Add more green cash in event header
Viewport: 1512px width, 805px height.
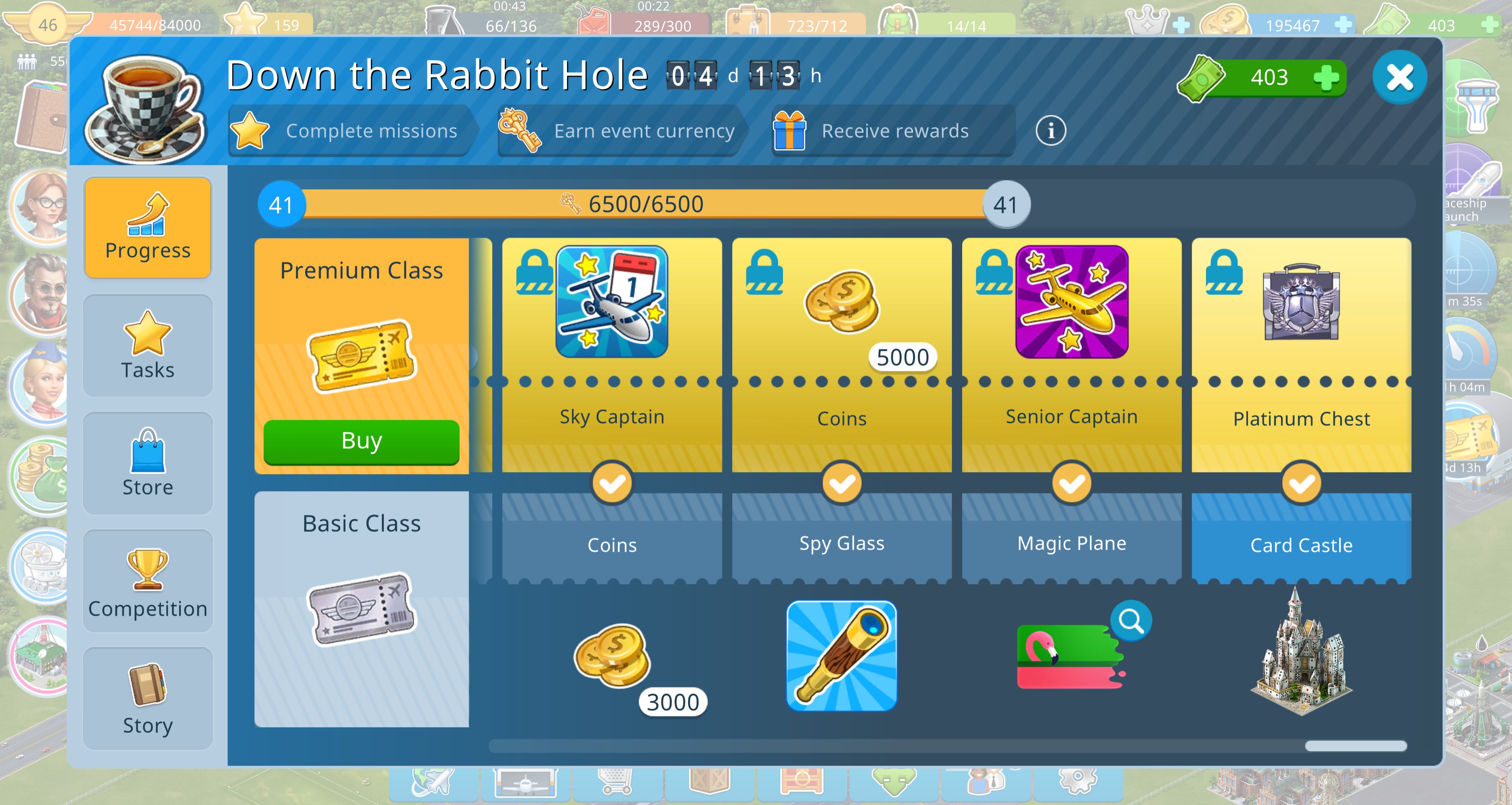click(1326, 78)
